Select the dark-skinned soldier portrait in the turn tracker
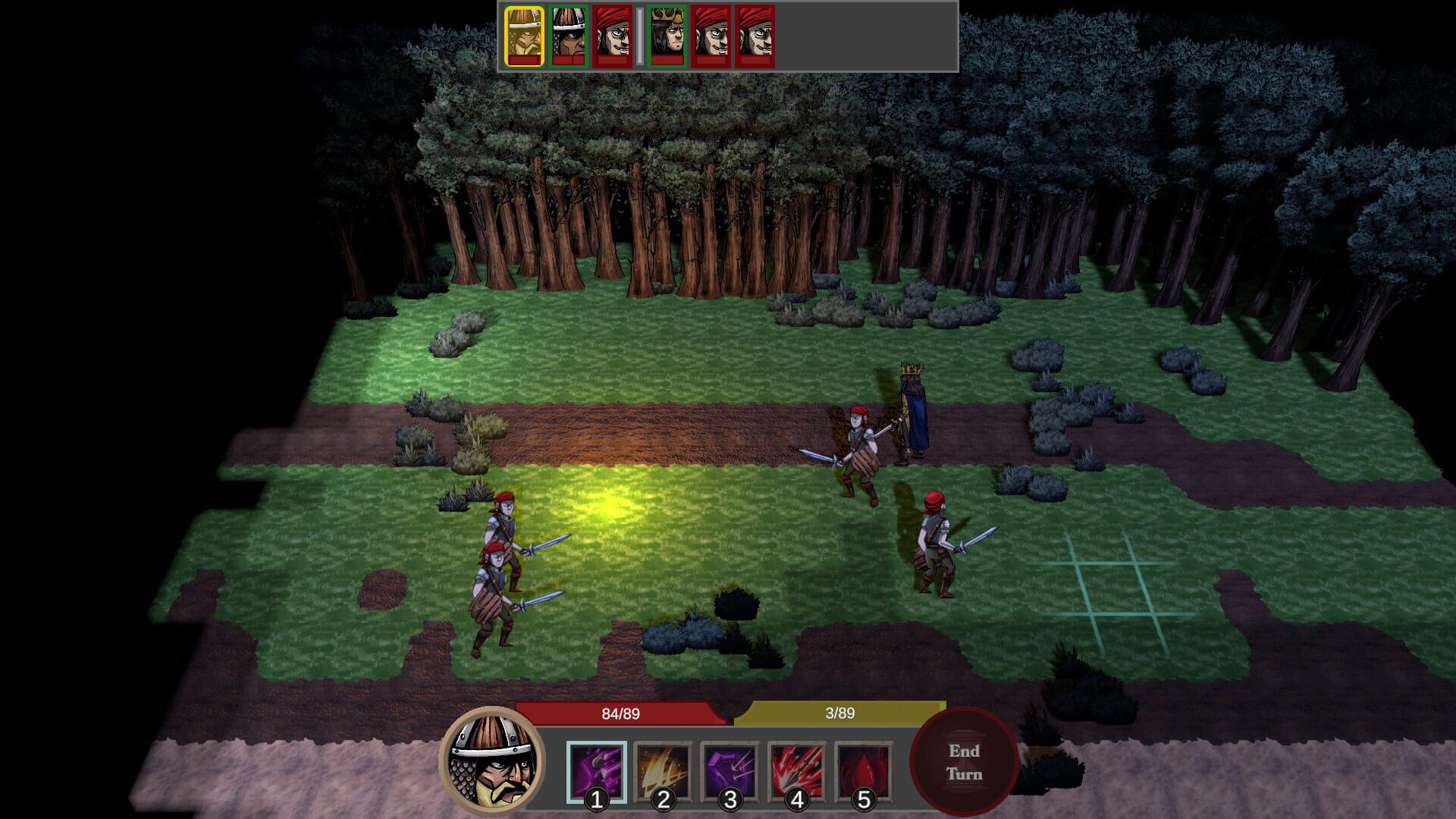This screenshot has width=1456, height=819. tap(568, 36)
